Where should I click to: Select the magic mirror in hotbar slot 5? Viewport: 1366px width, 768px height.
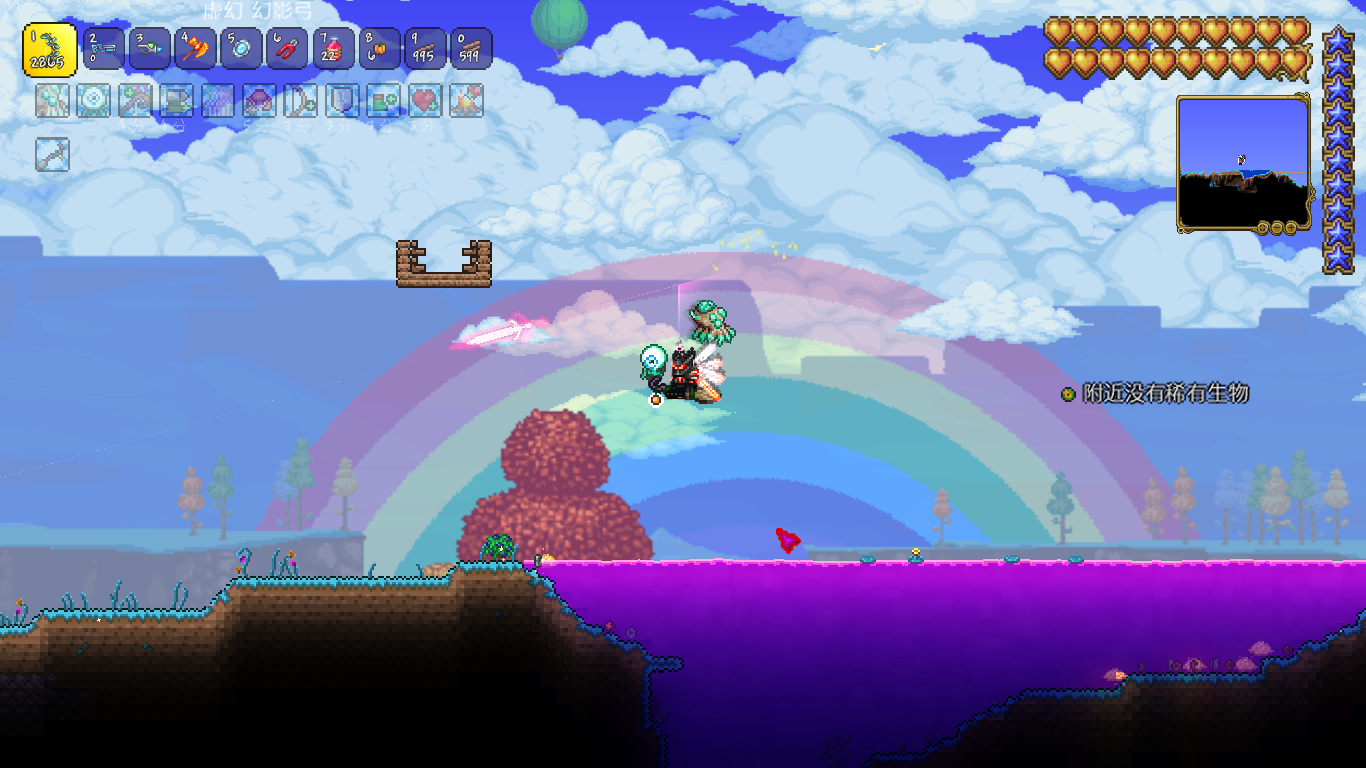(241, 49)
